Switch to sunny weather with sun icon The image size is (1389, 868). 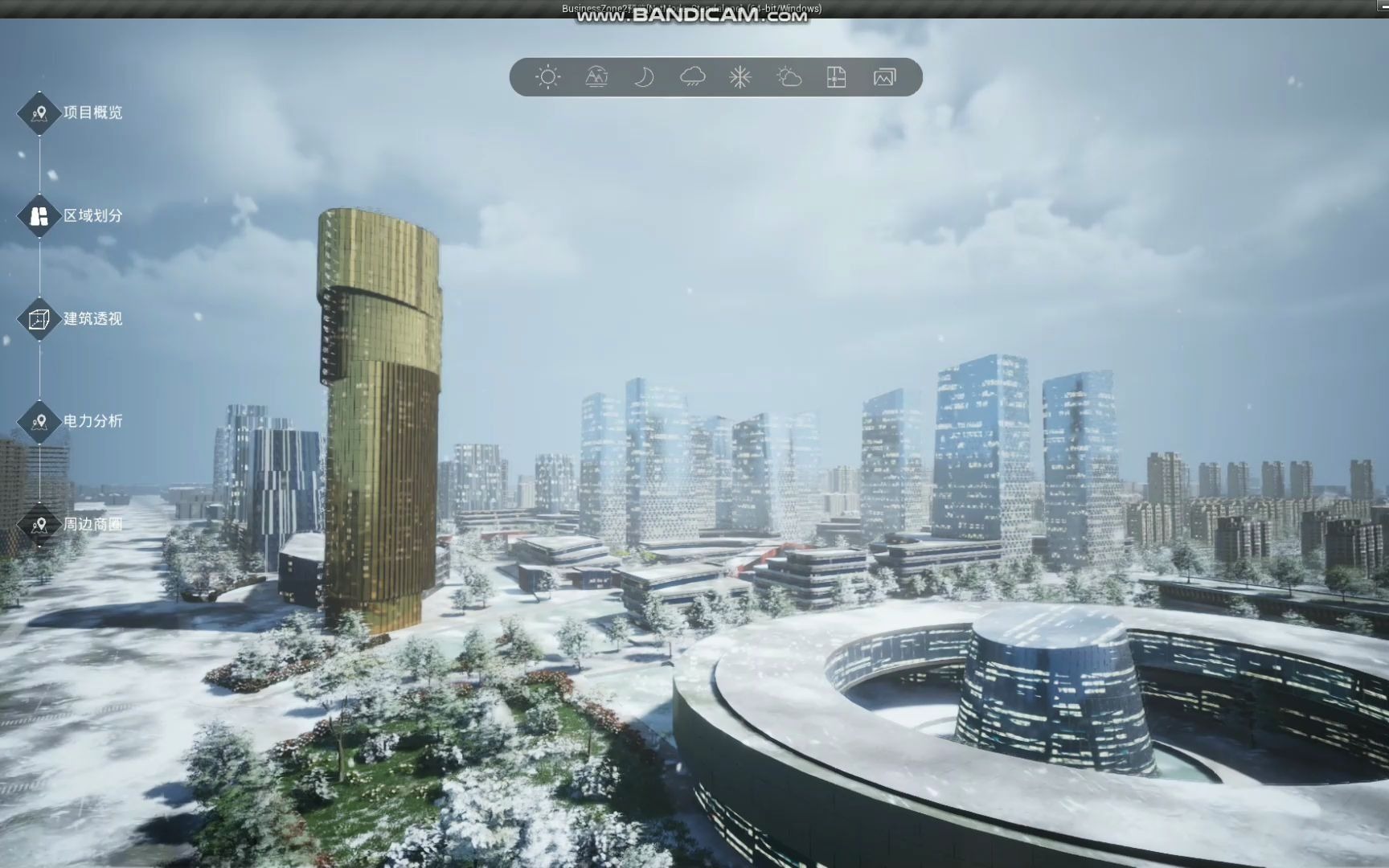[x=548, y=77]
